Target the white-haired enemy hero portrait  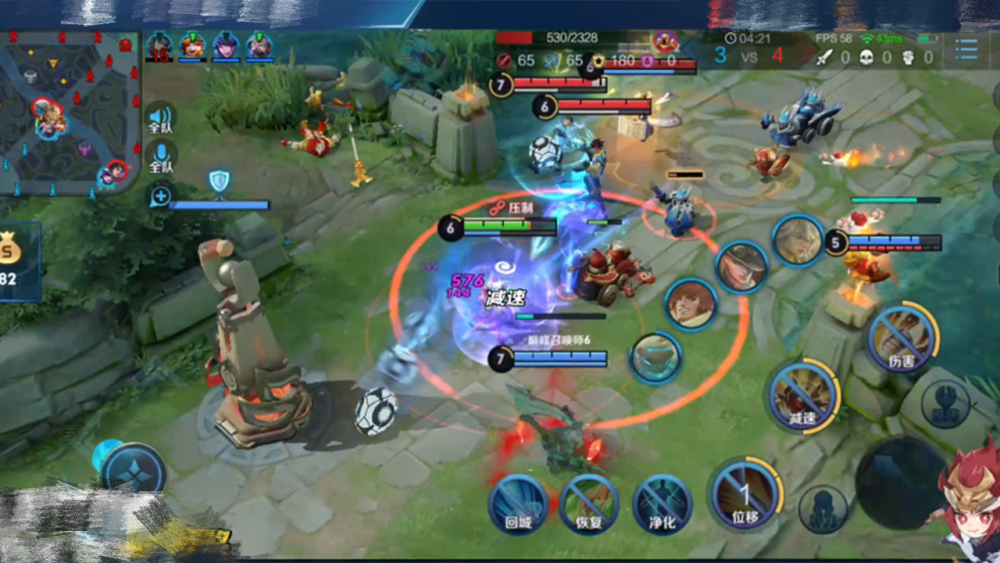click(x=797, y=241)
